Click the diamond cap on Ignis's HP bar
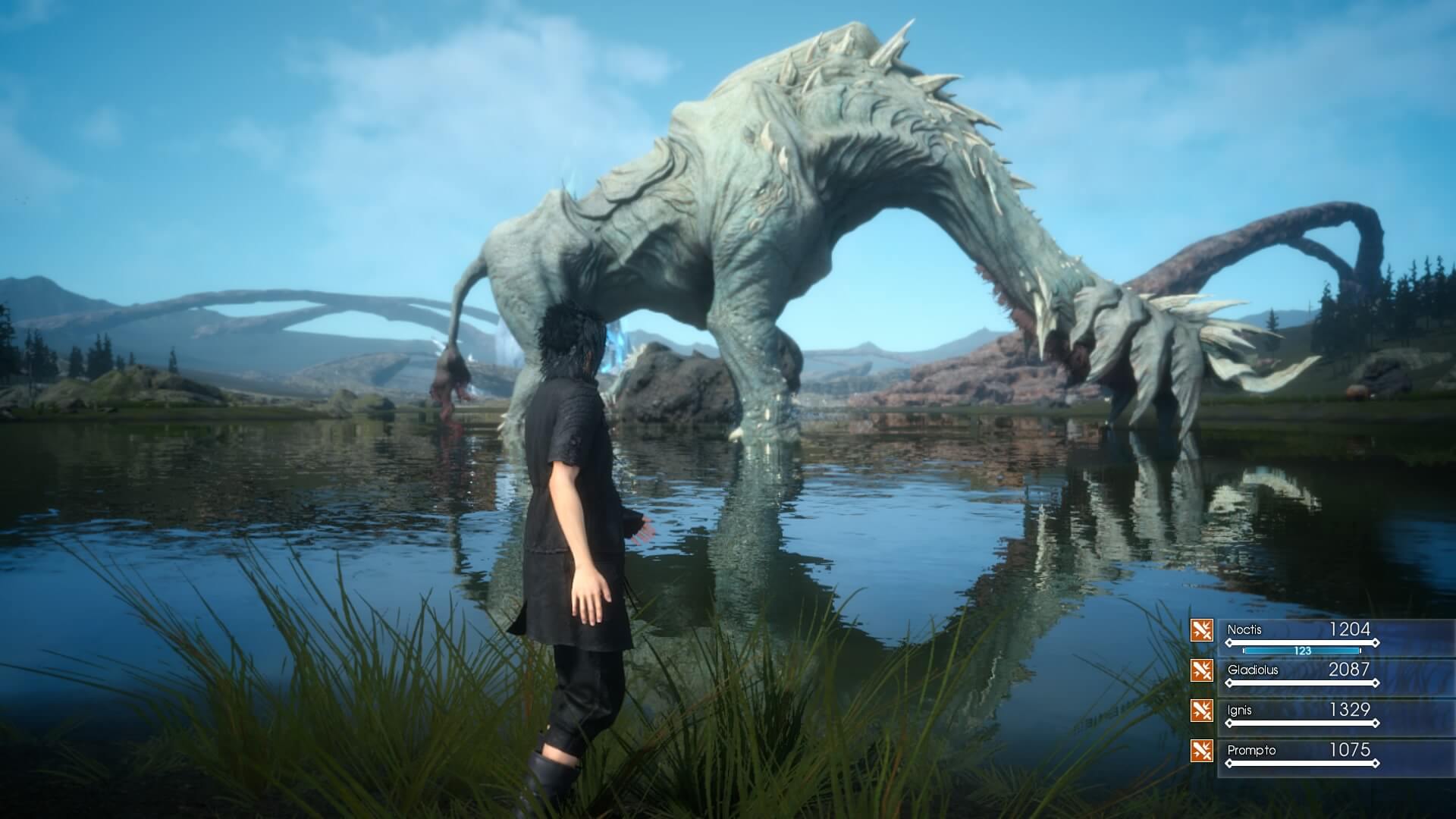1456x819 pixels. 1376,723
